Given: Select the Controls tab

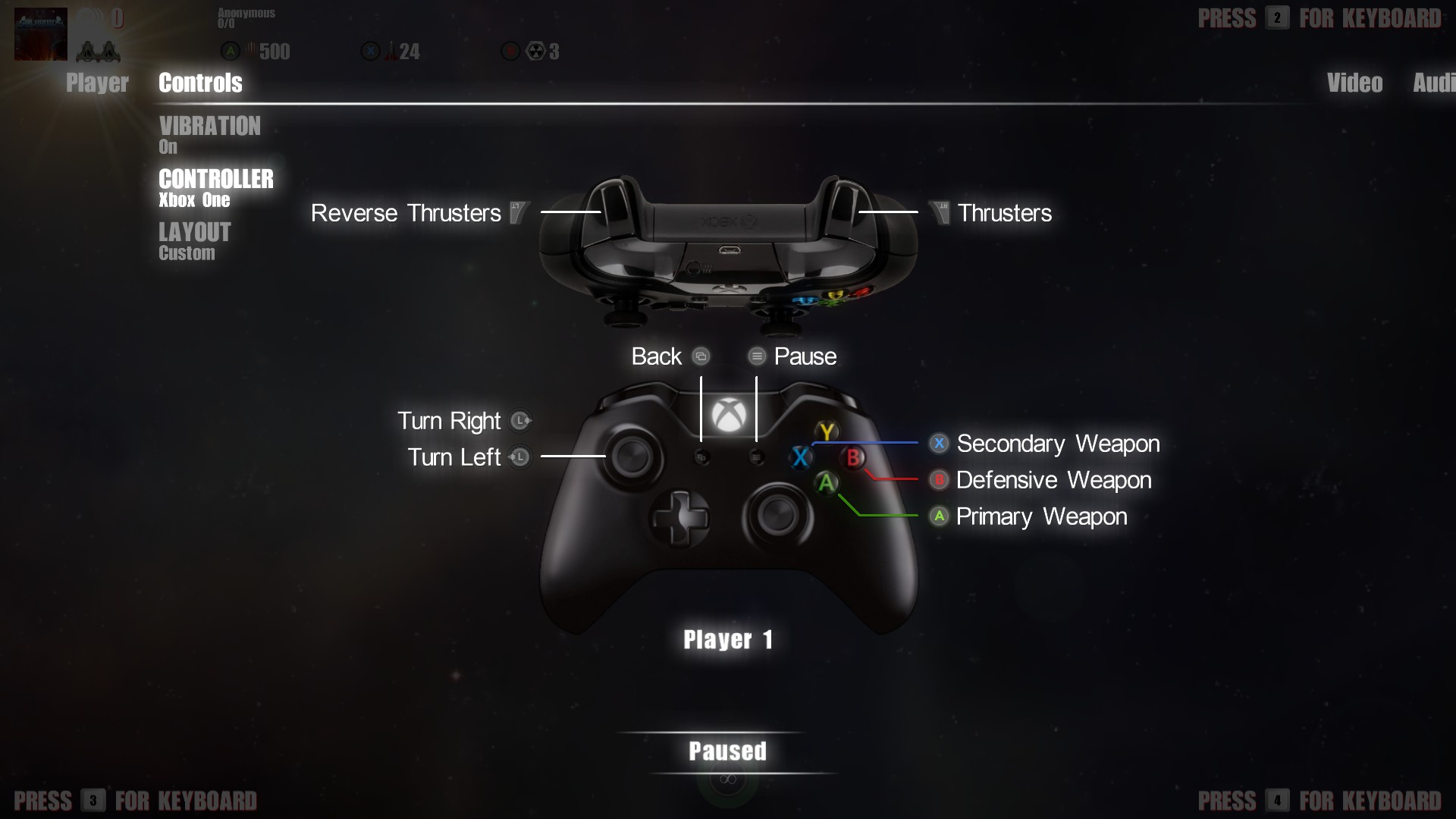Looking at the screenshot, I should (200, 83).
